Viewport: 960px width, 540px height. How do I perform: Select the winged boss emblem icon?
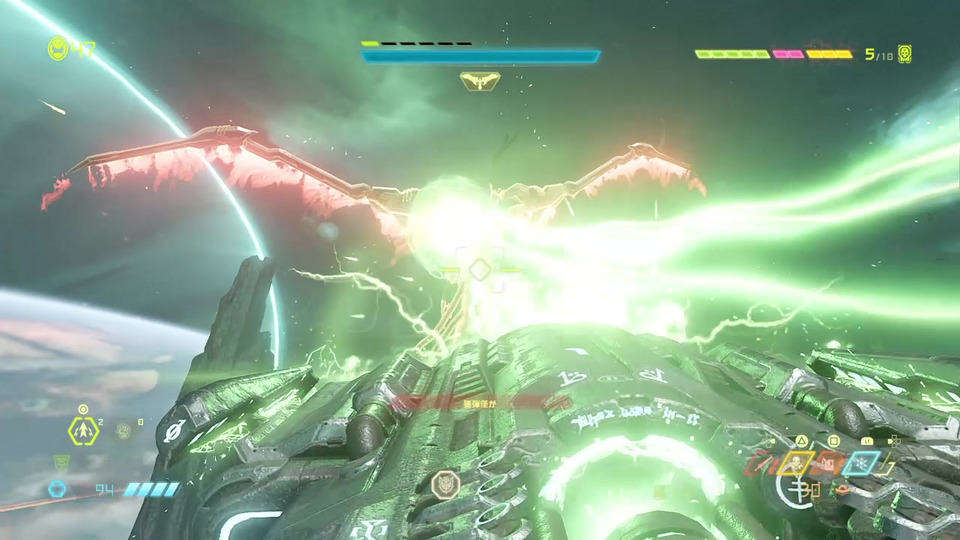[480, 82]
